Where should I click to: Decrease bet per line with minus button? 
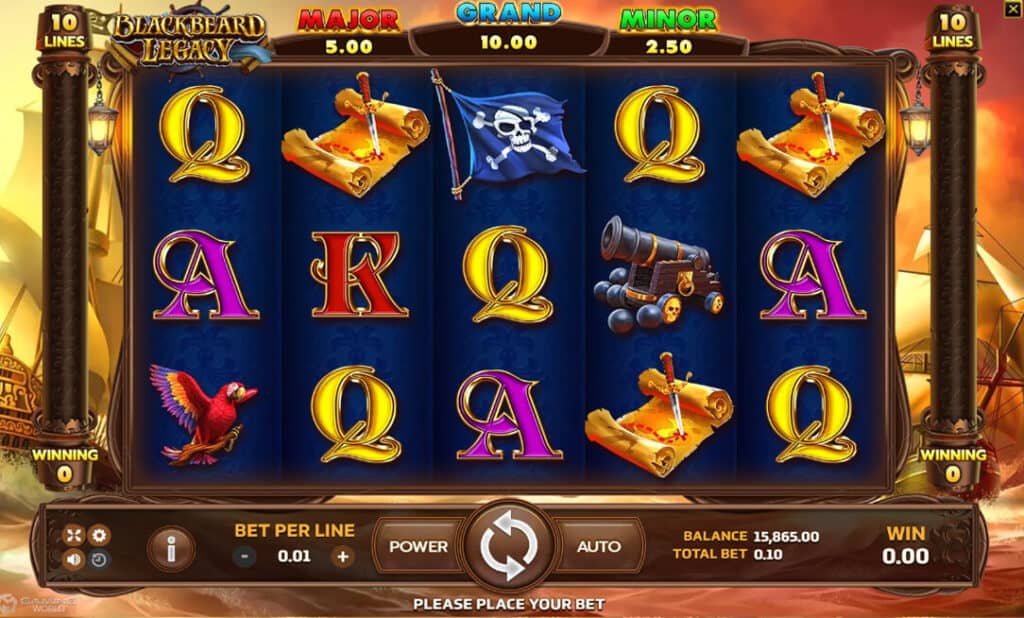click(245, 557)
